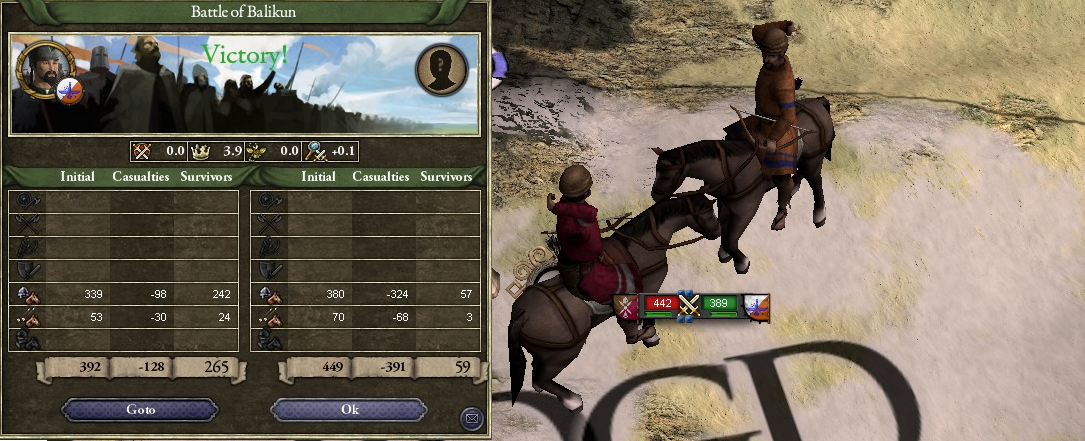Confirm the battle result with Ok
Image resolution: width=1085 pixels, height=441 pixels.
point(349,410)
